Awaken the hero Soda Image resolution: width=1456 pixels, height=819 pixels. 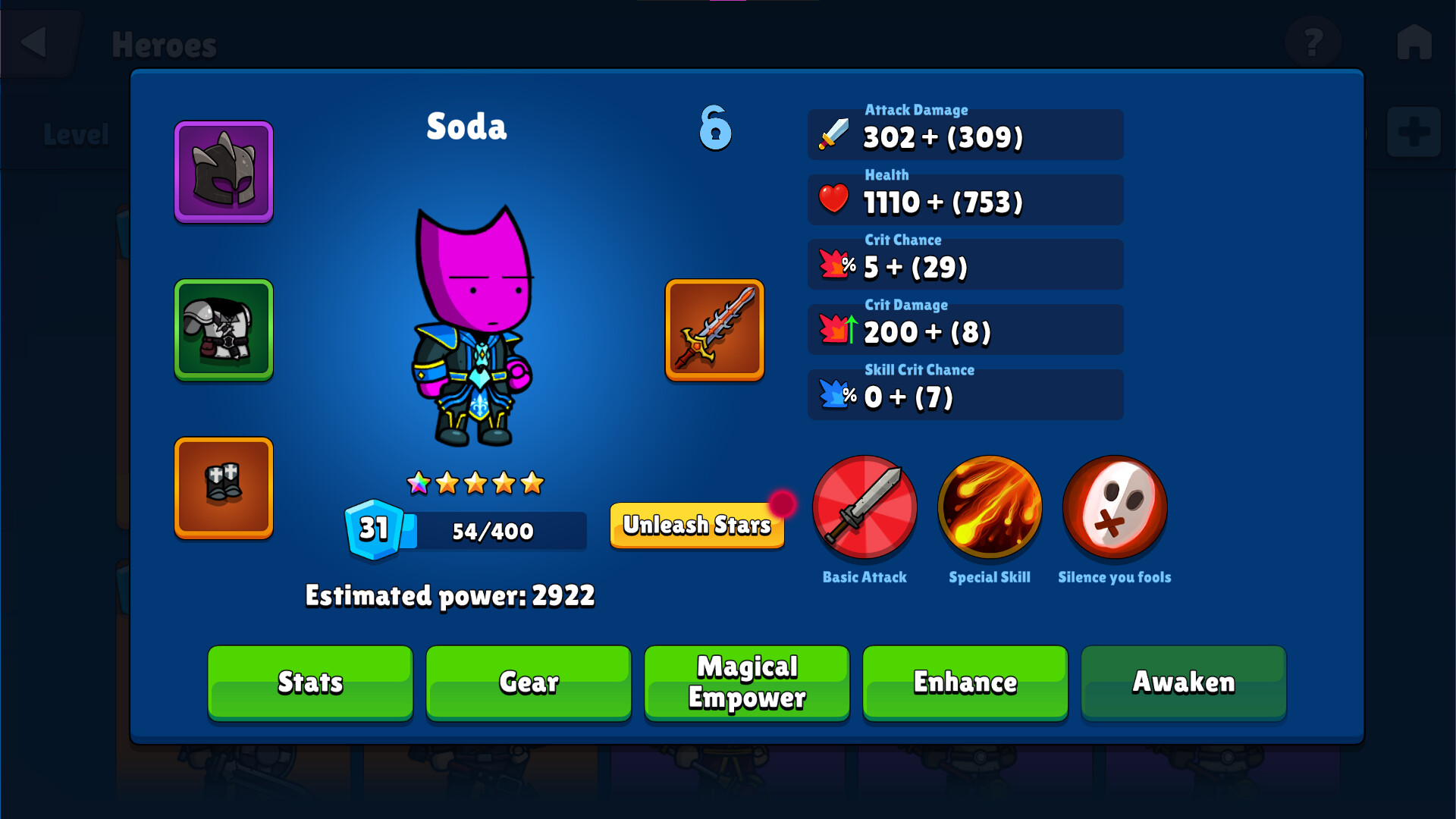pos(1183,682)
